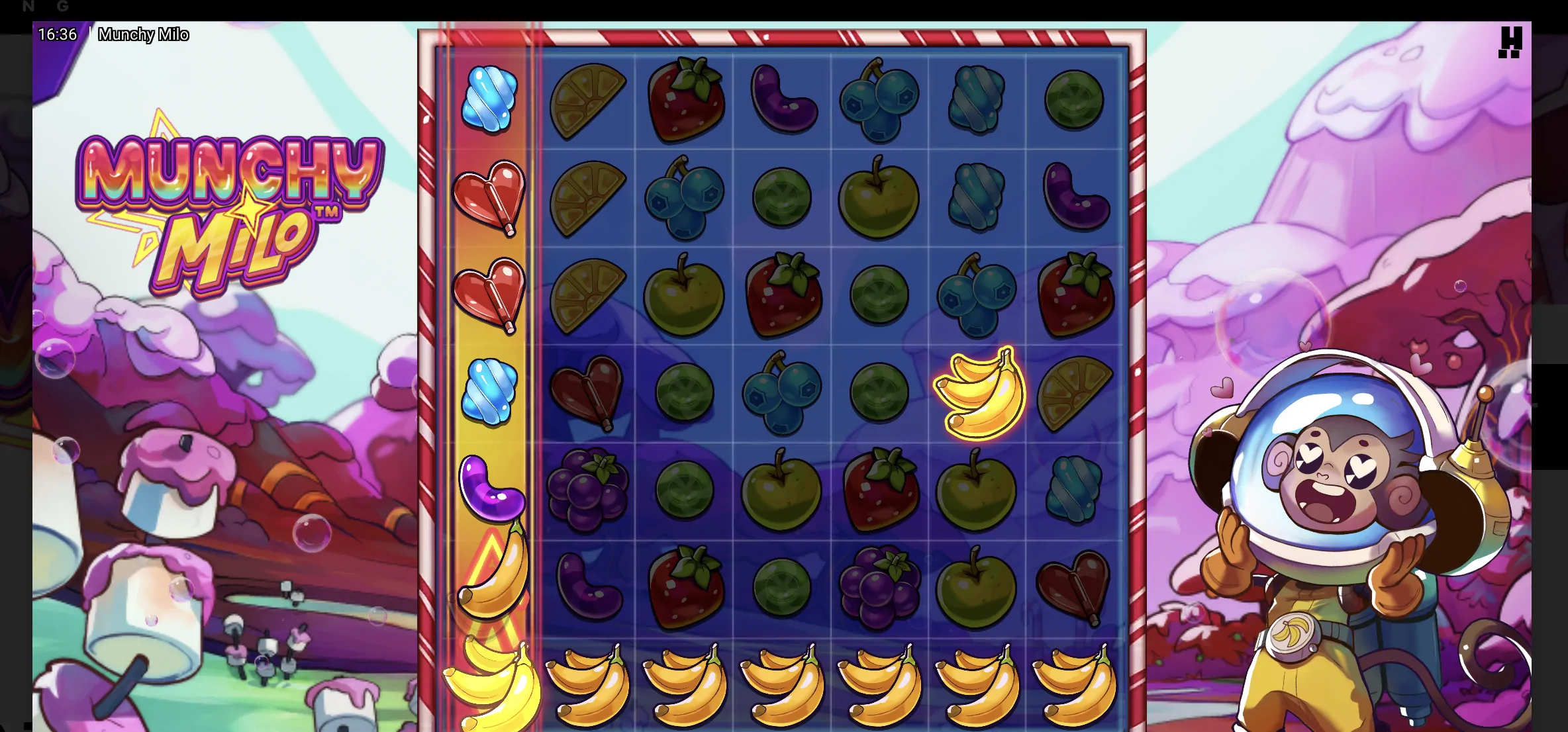Select the blueberry cluster symbol
The image size is (1568, 732).
[x=878, y=100]
